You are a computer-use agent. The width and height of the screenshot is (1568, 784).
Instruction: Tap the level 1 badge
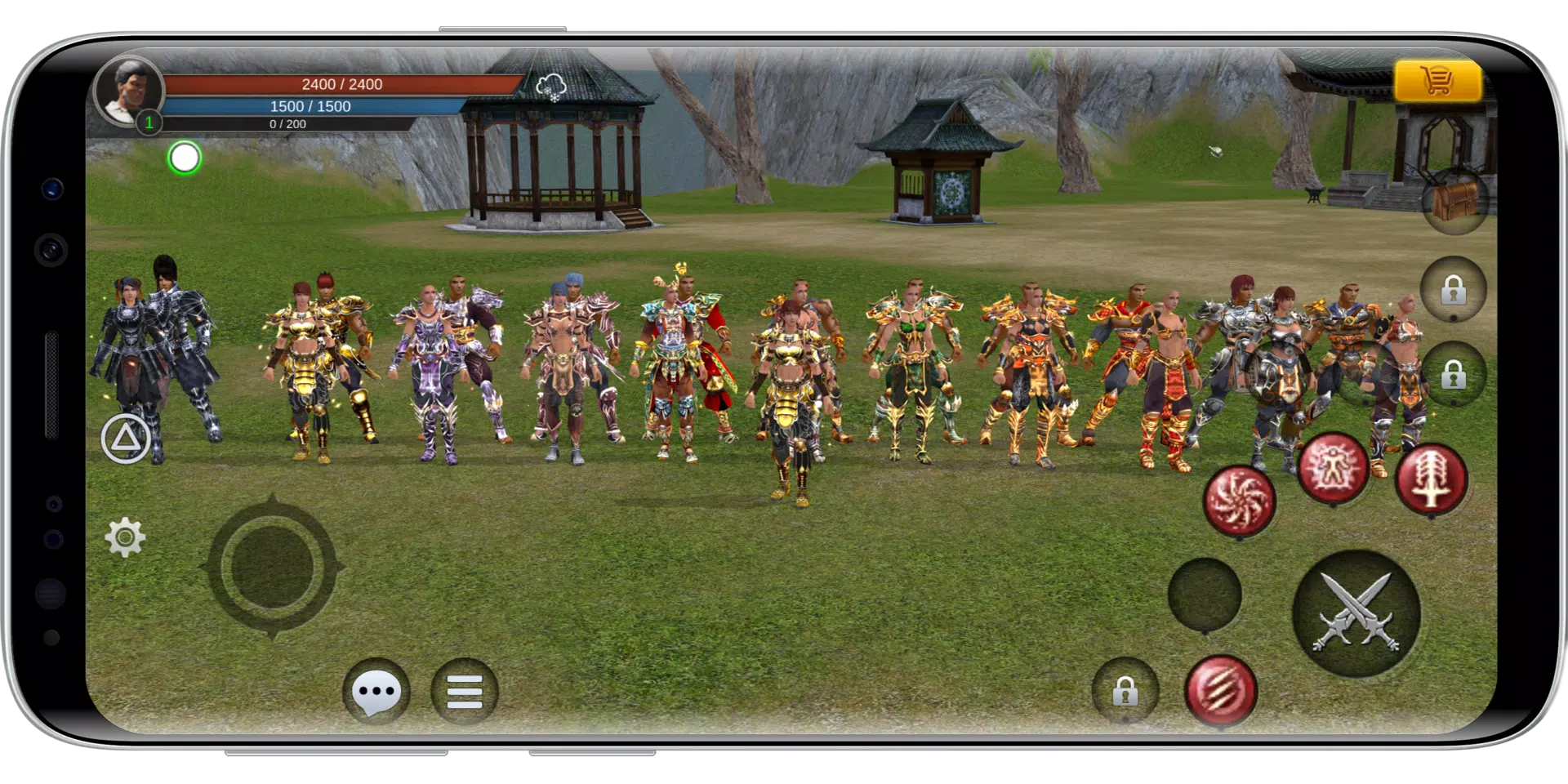pos(149,123)
